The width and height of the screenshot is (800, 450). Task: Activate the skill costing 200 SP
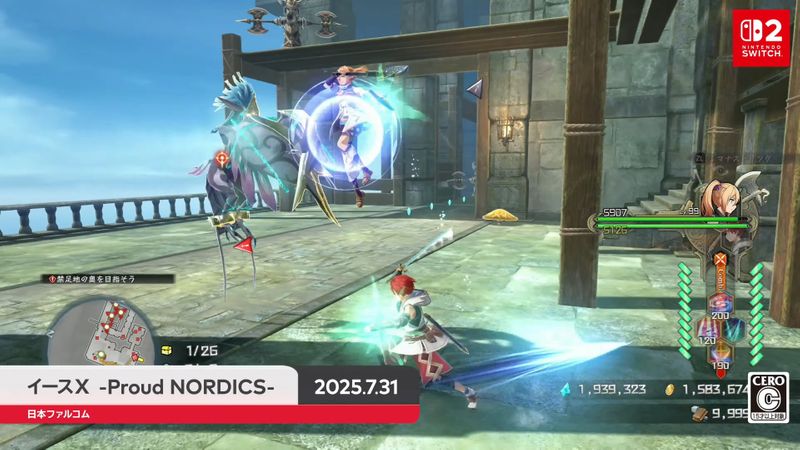(720, 302)
